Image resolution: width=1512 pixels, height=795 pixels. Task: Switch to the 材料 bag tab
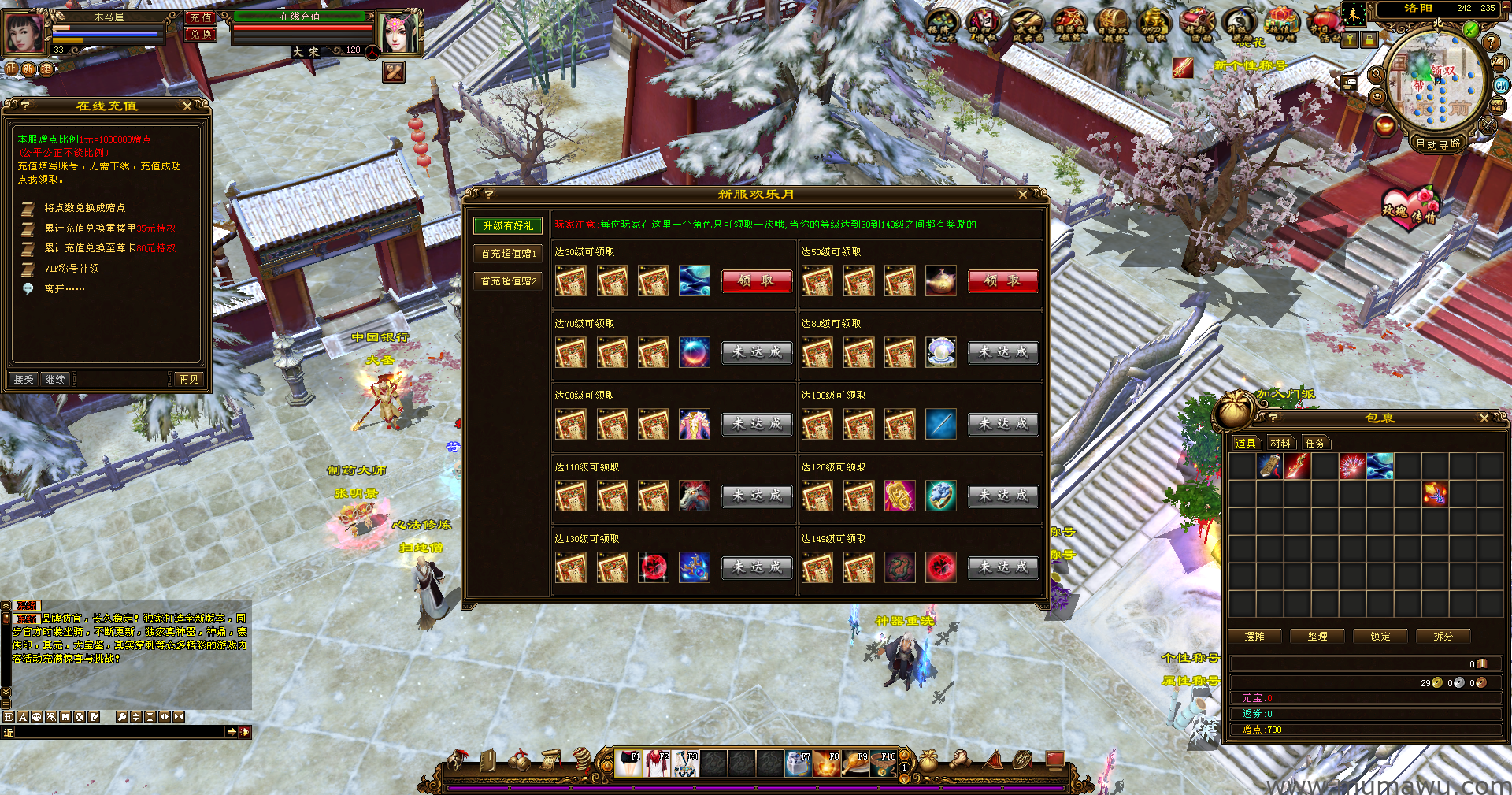(x=1280, y=444)
